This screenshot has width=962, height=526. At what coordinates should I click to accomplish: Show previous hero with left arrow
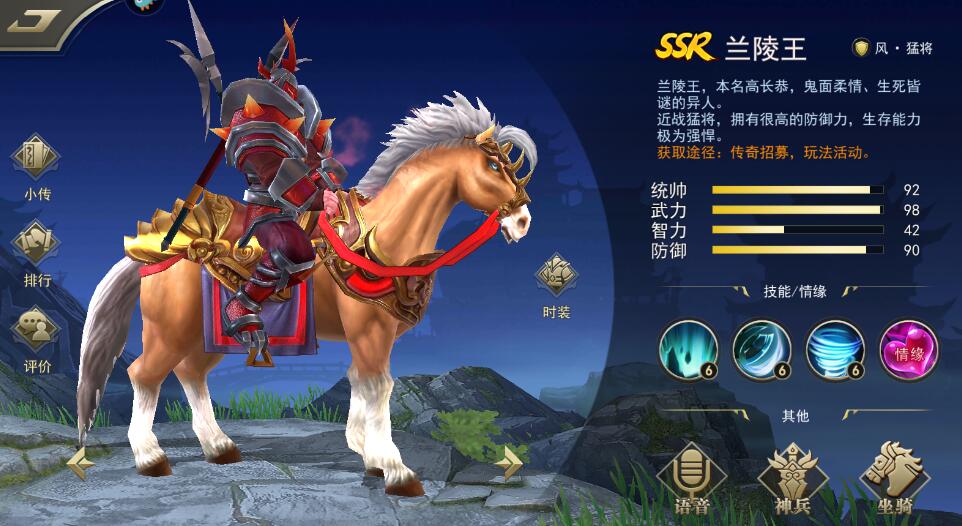pos(81,461)
